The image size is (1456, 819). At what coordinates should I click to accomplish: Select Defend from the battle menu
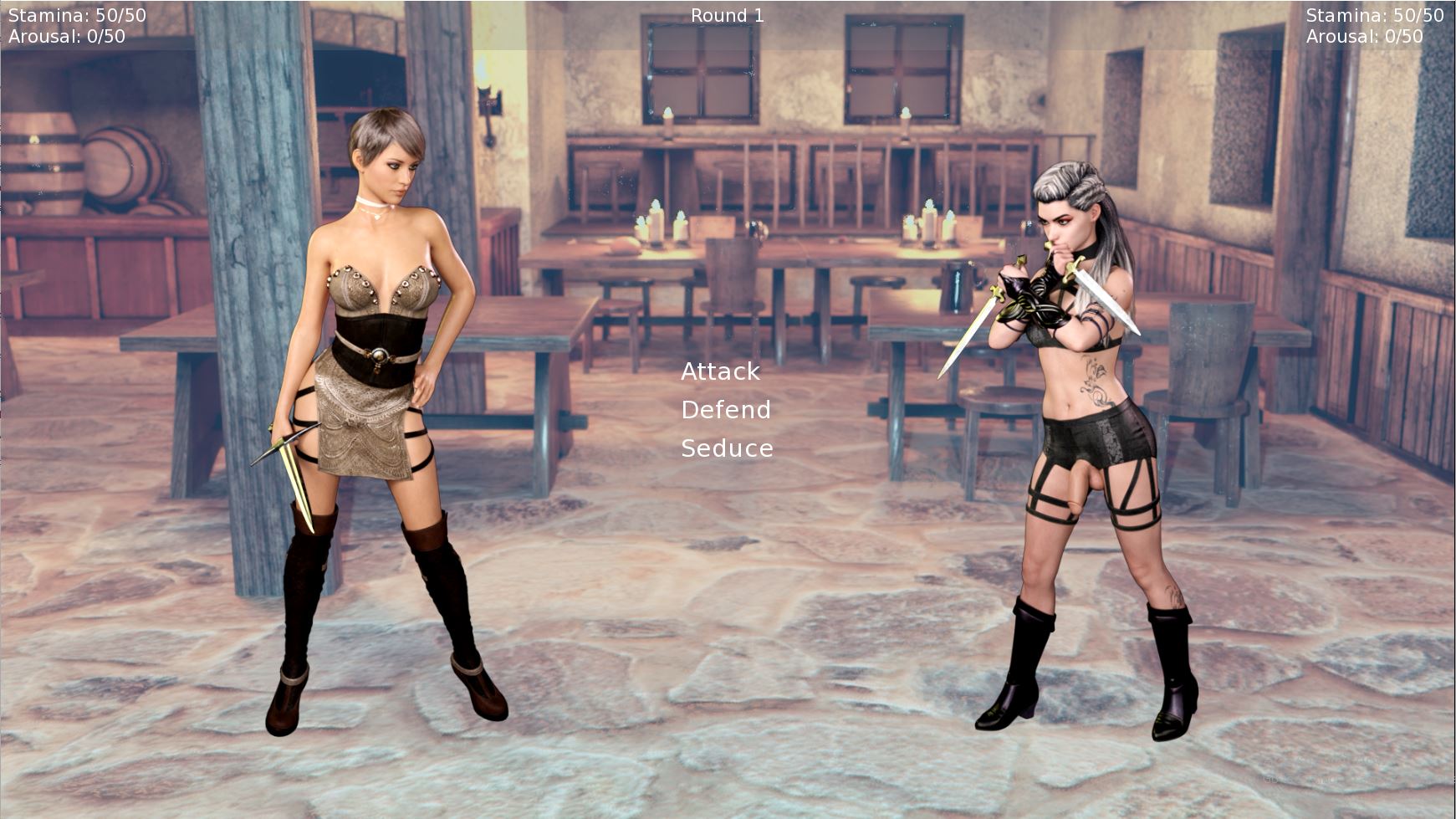[725, 410]
